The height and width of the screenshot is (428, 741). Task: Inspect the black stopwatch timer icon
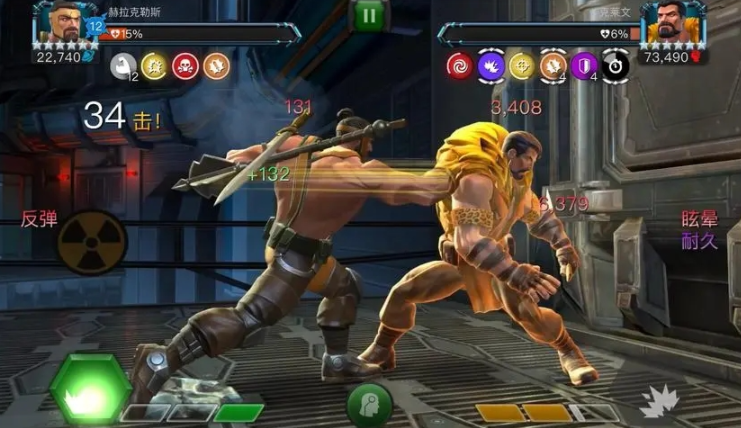(x=615, y=66)
